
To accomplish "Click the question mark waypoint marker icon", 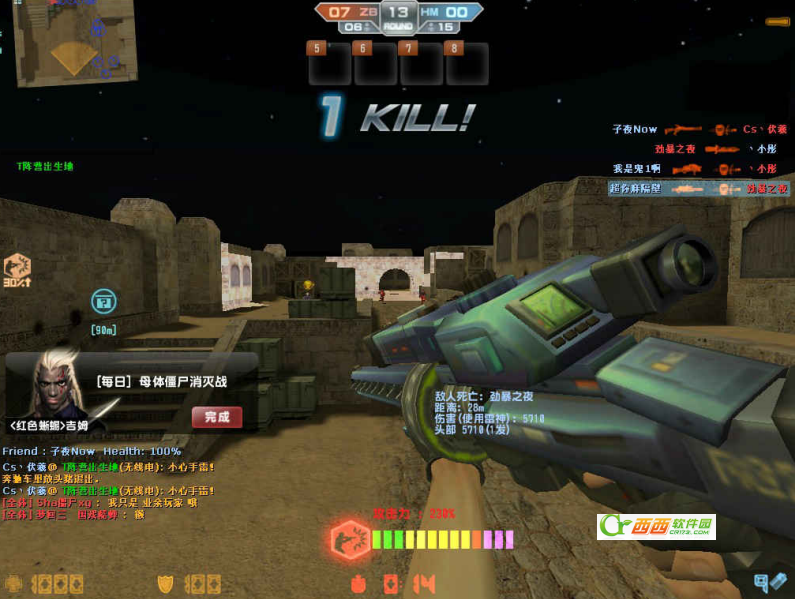I will point(103,300).
